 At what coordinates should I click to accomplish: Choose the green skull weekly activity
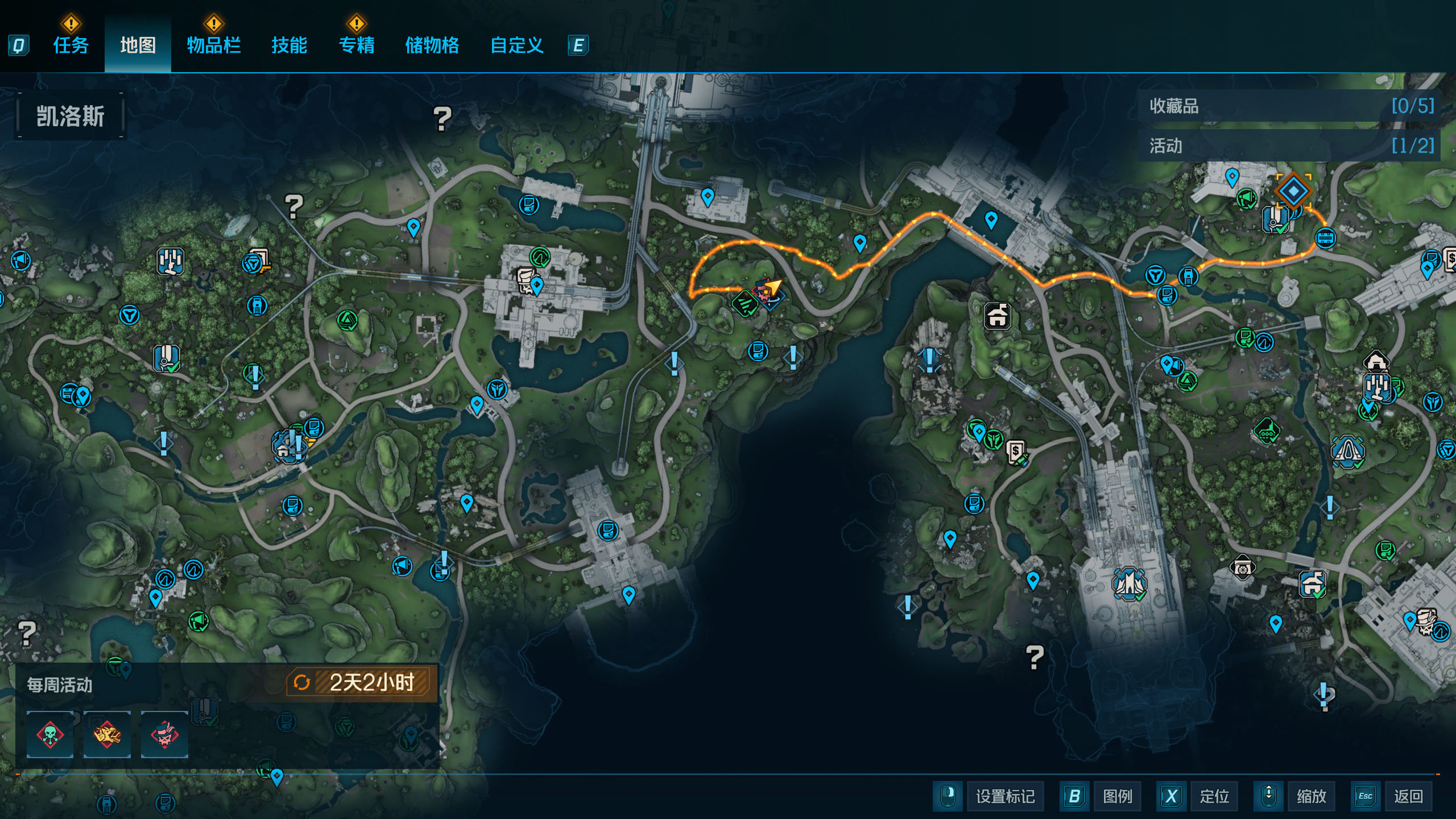tap(50, 734)
